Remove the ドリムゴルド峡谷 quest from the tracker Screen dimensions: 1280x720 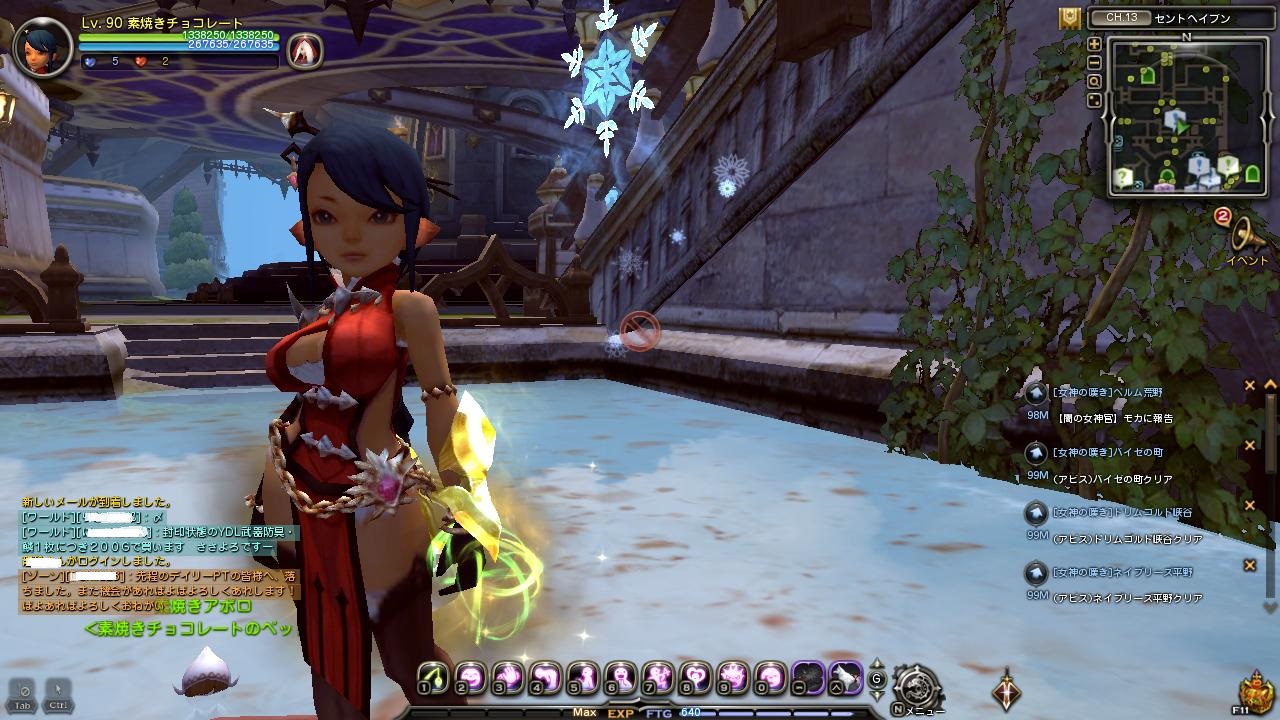click(x=1249, y=506)
